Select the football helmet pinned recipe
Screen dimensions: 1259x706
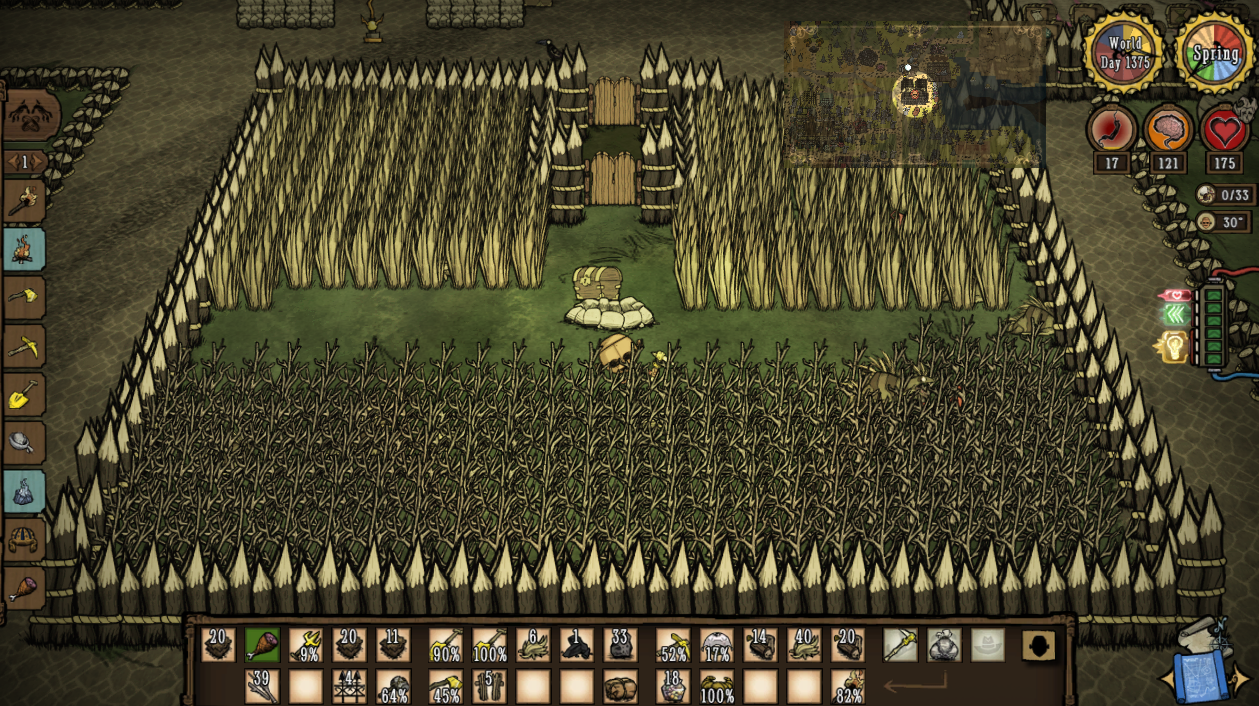[x=24, y=540]
